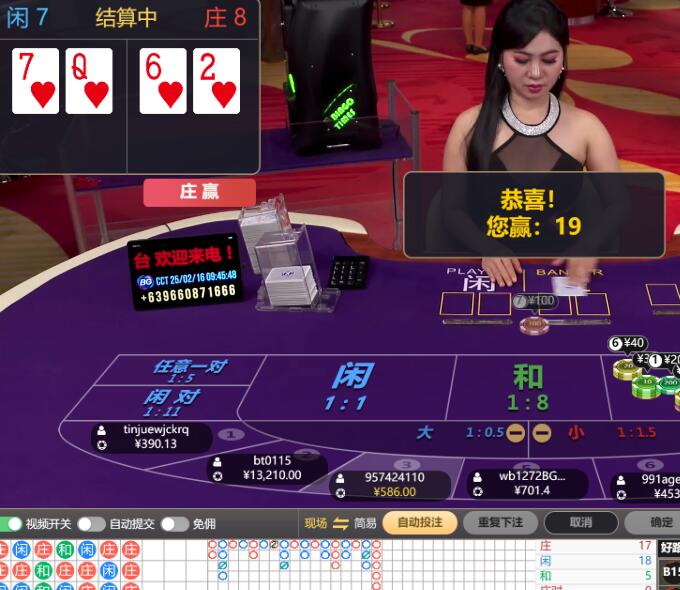The image size is (680, 590).
Task: Bet on the 任意一对 1:5 area
Action: click(x=188, y=370)
